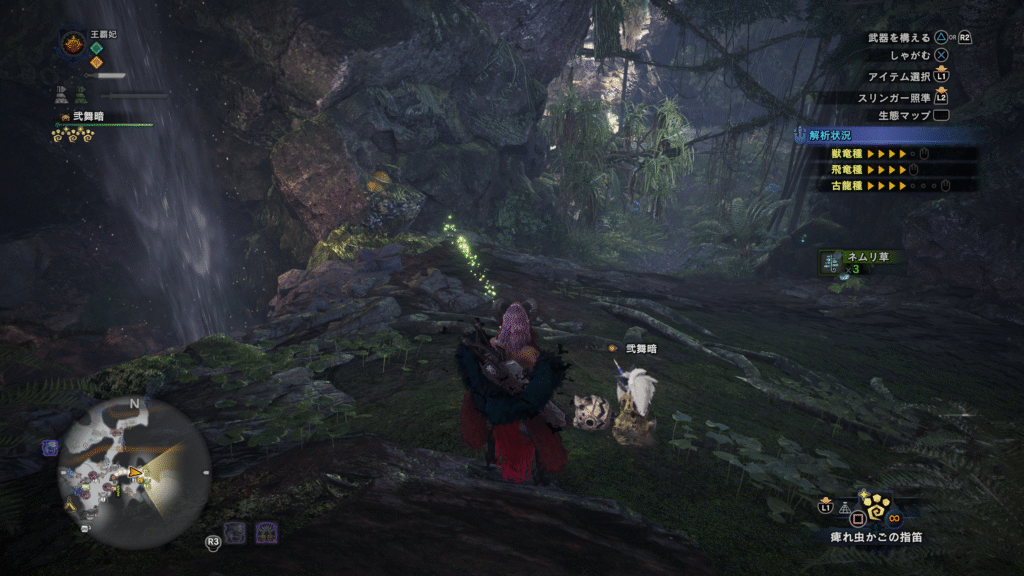Click the ネムリ草 pickup notification

pos(860,262)
